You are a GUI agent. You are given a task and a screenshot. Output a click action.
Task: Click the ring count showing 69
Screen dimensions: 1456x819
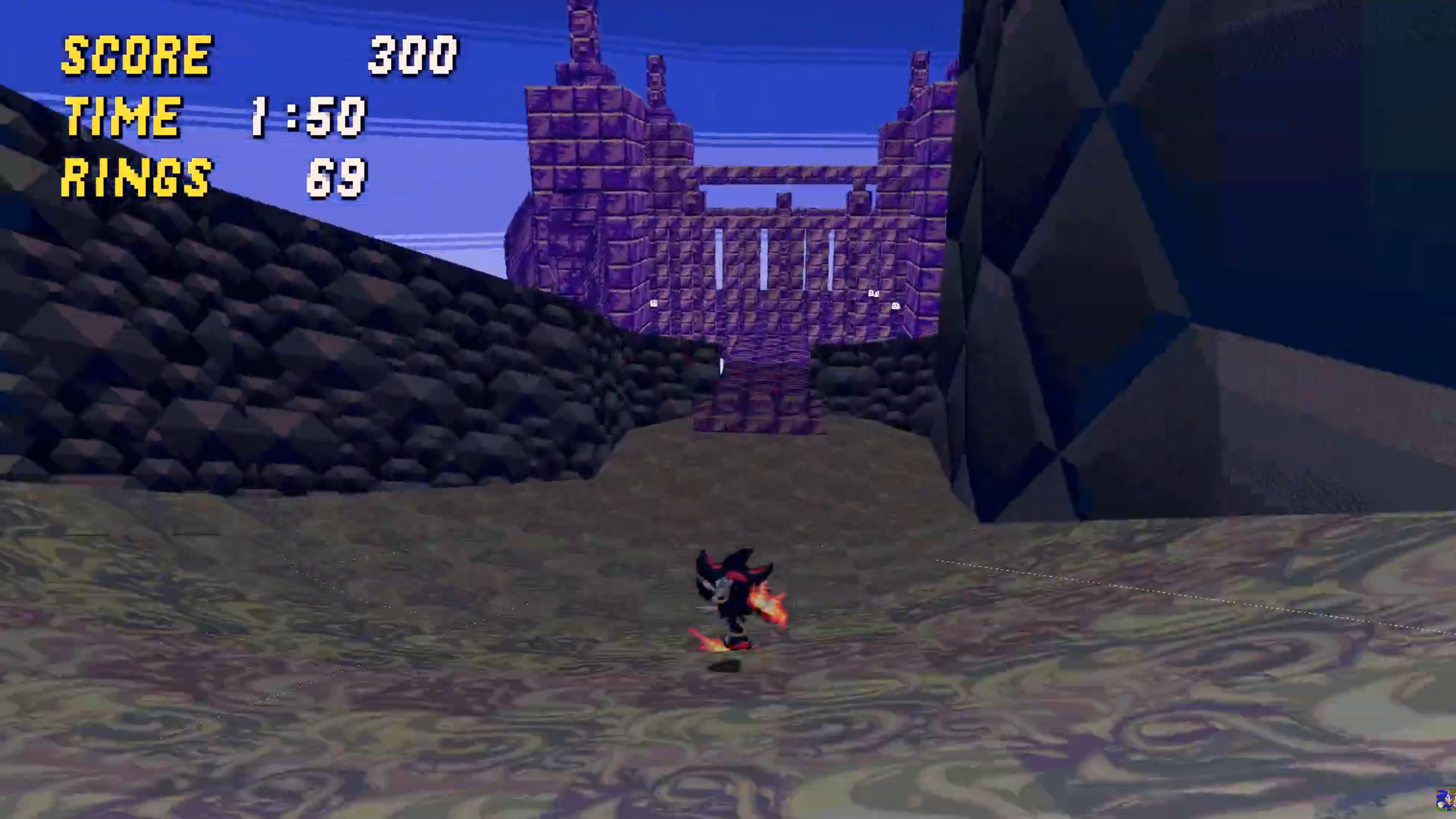point(337,178)
